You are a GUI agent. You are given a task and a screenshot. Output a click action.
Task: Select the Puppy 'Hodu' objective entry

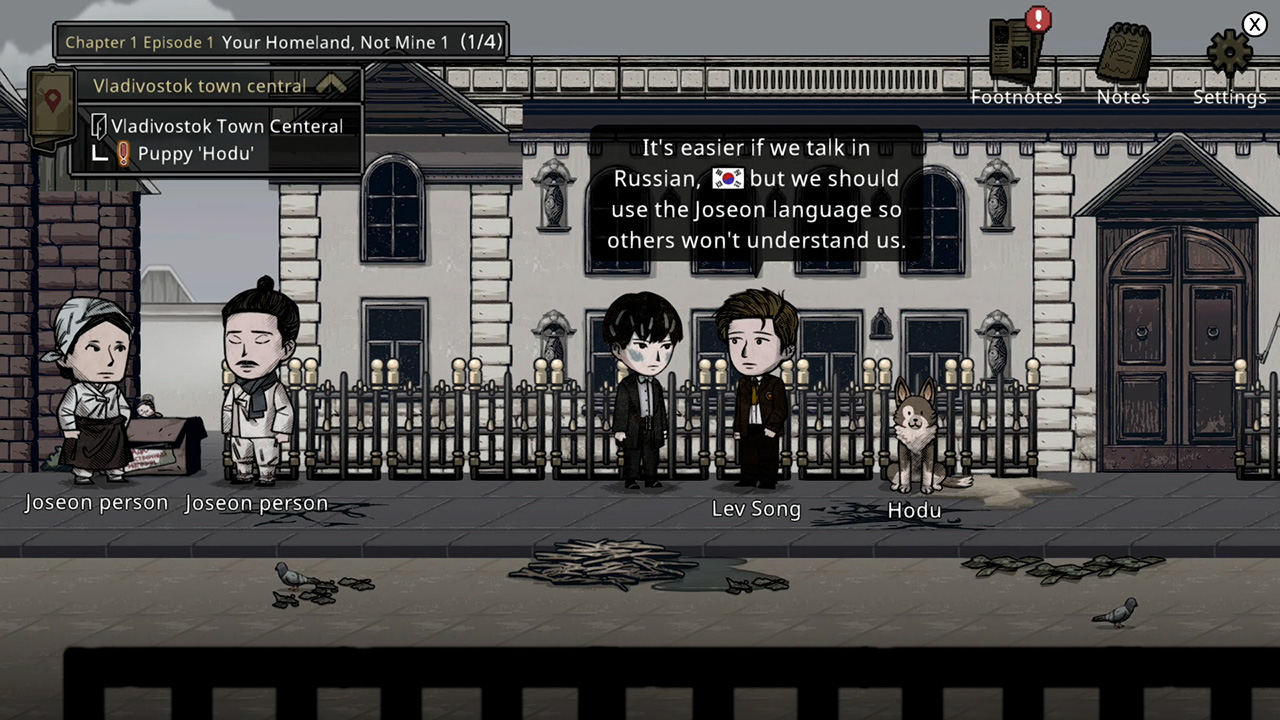coord(195,154)
